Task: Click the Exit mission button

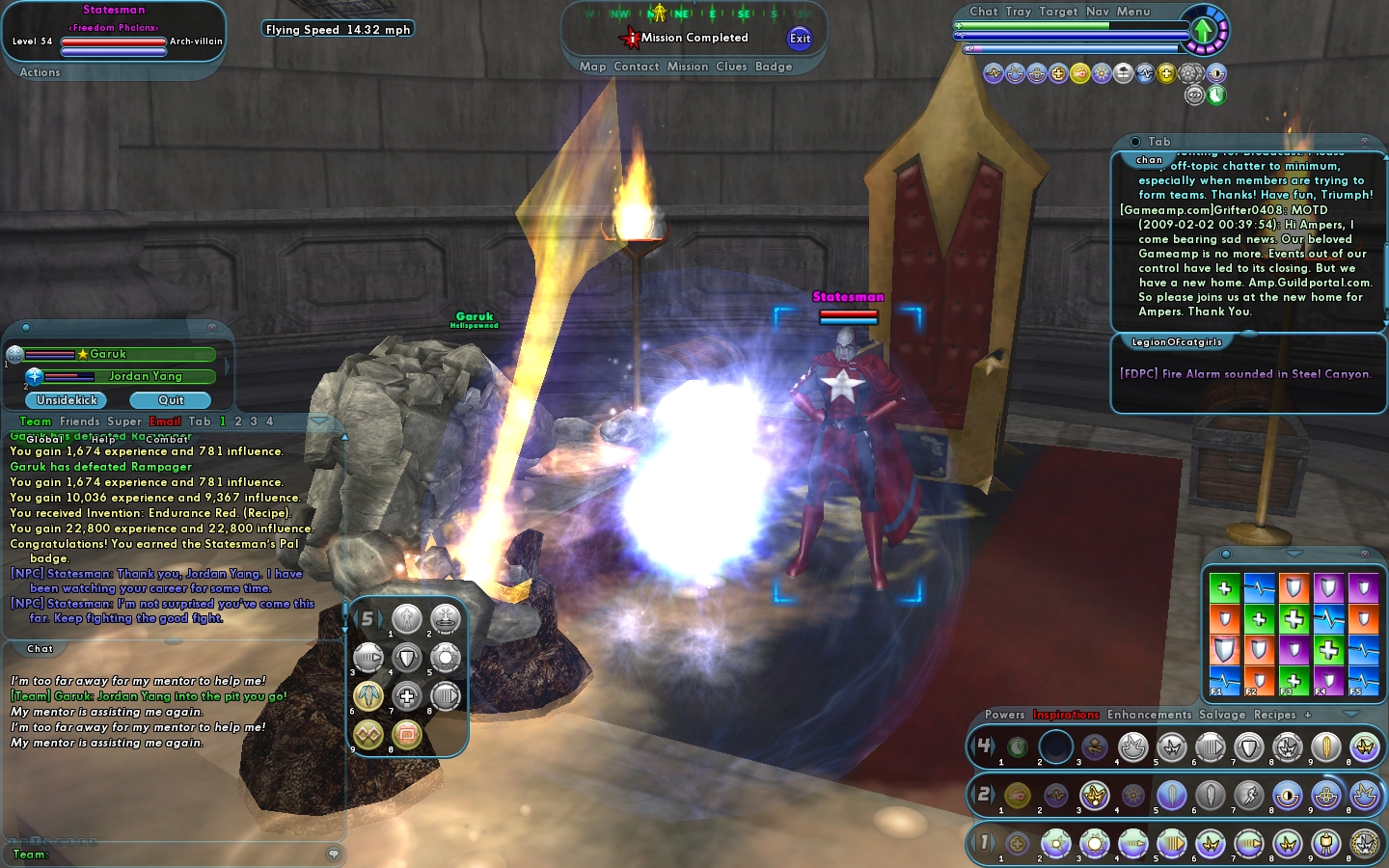Action: tap(800, 39)
